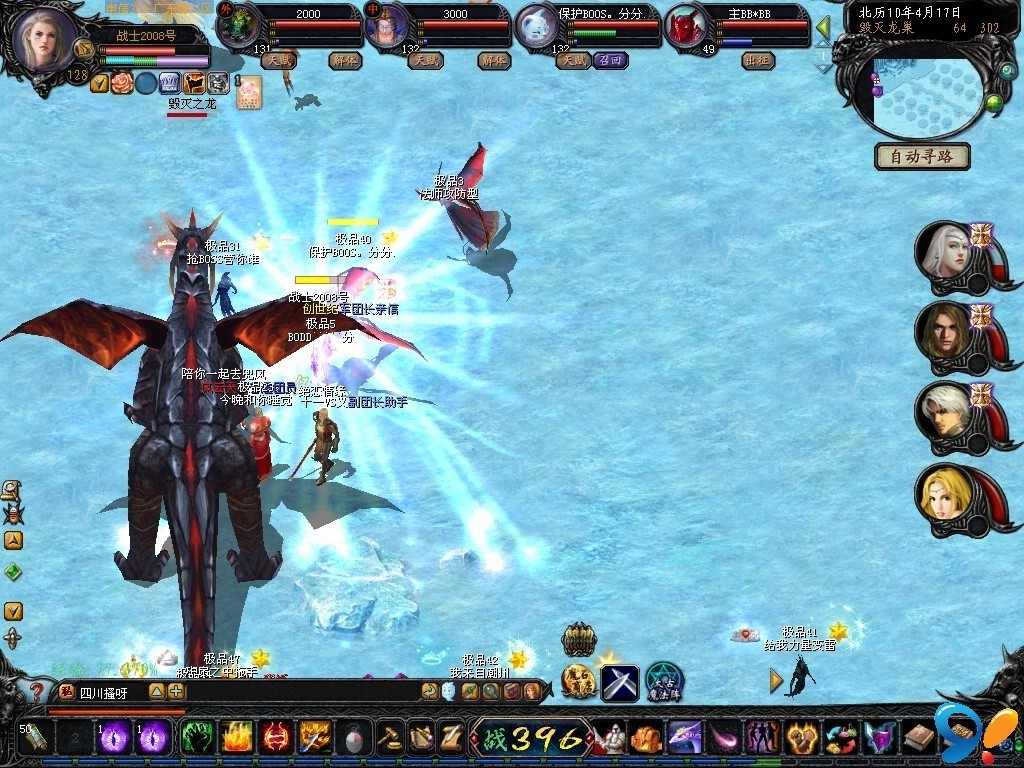
Task: Open the 魔法阵 hexagram magic circle button
Action: pos(663,681)
